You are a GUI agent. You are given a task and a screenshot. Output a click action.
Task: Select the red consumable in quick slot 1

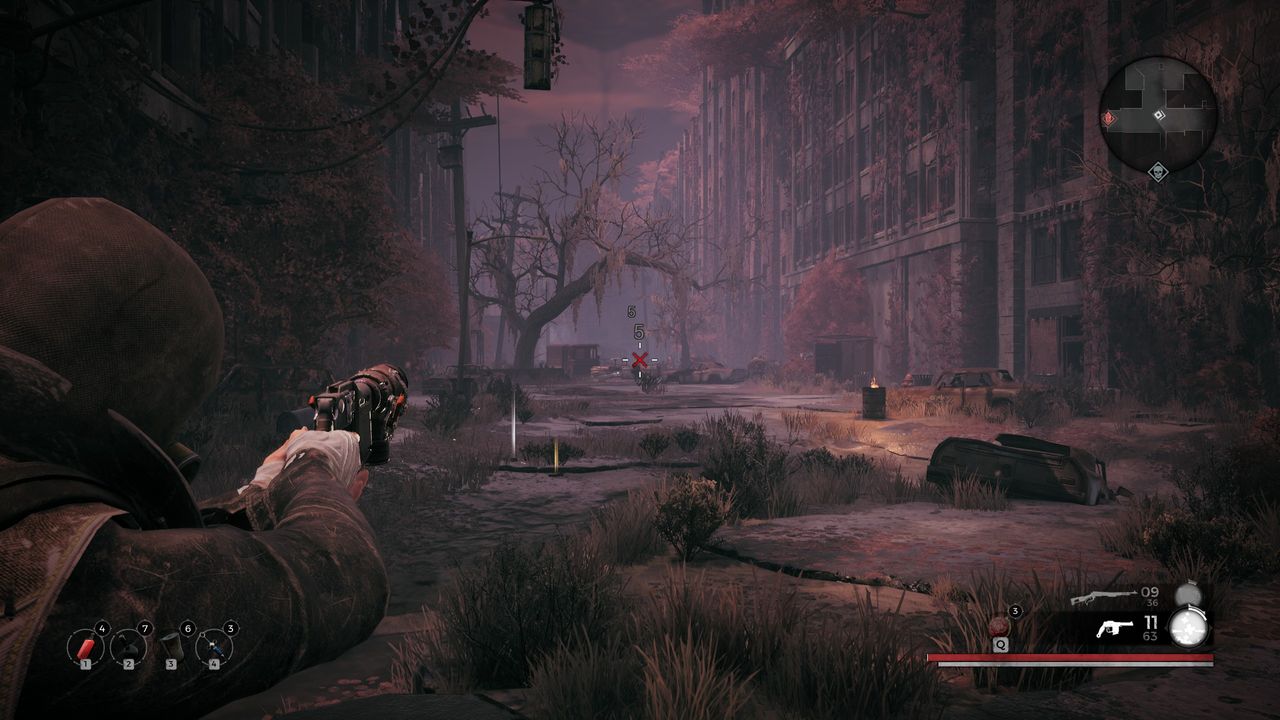click(86, 647)
